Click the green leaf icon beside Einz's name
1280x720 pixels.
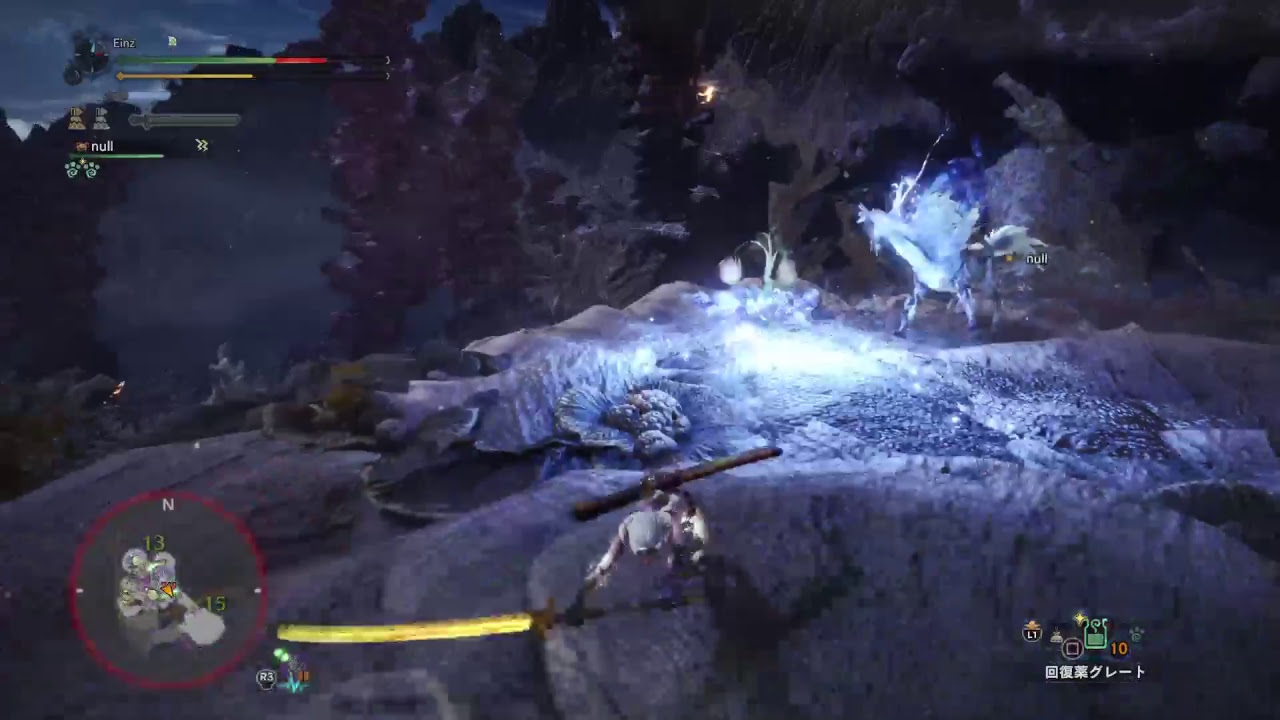click(x=172, y=43)
